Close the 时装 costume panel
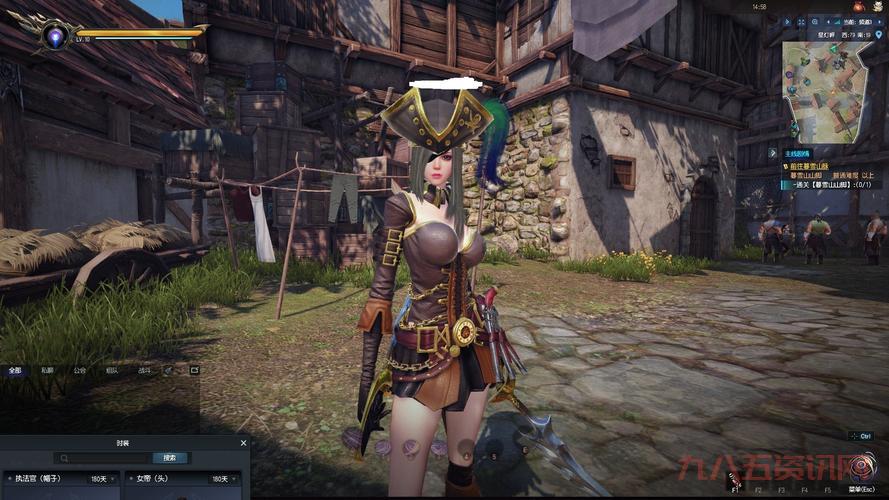Screen dimensions: 889x500 click(243, 442)
